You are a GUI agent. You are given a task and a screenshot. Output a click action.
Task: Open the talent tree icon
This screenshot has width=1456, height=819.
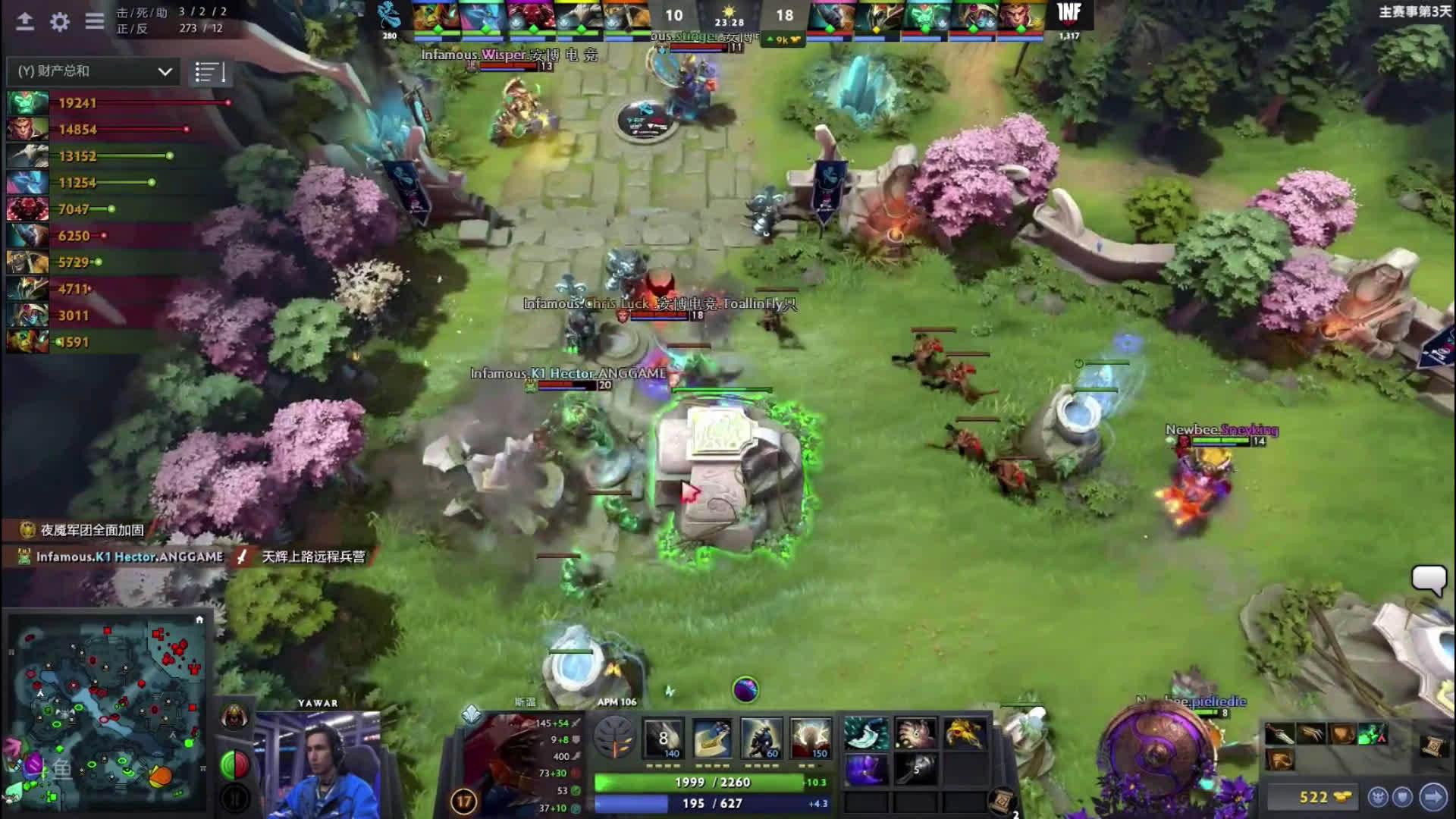click(x=613, y=738)
